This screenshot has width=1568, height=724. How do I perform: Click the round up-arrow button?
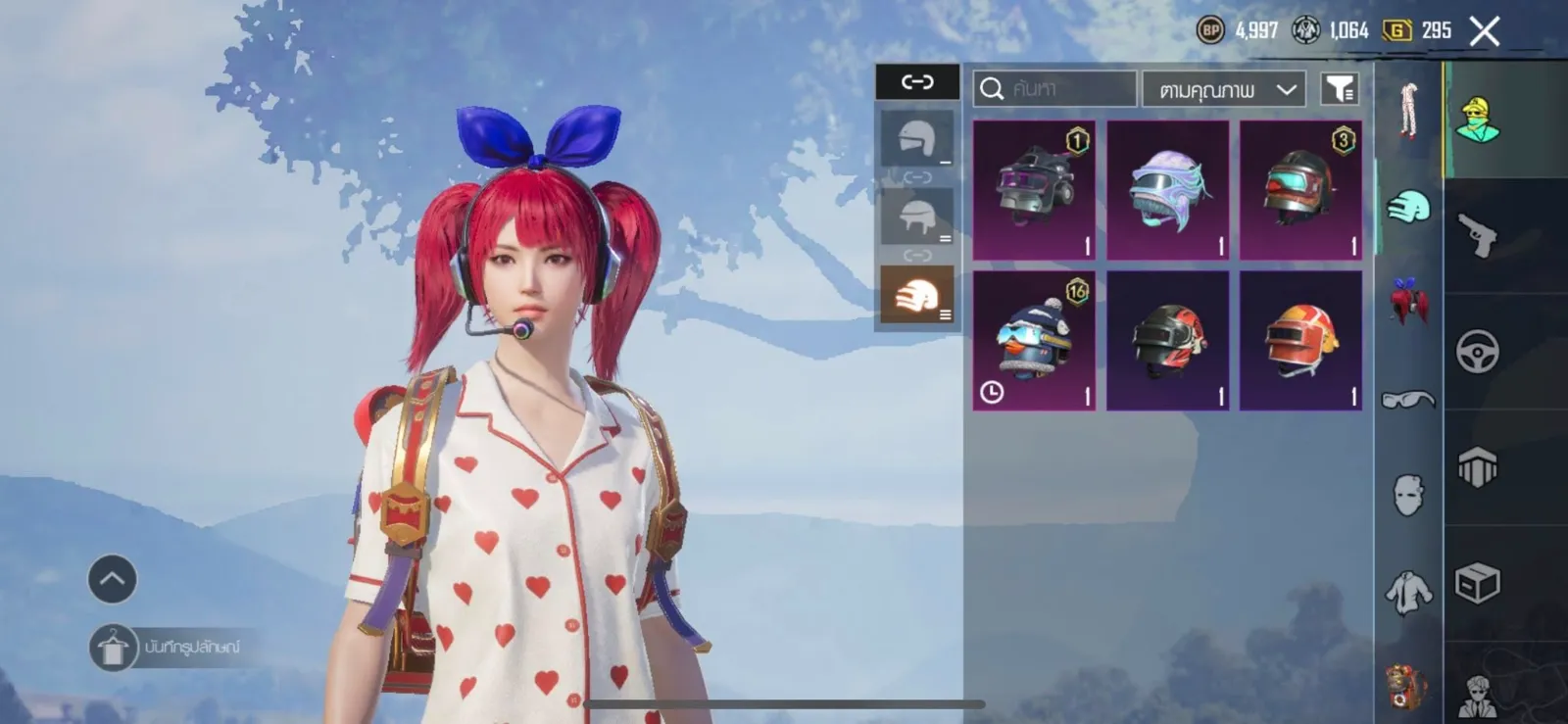(x=113, y=579)
